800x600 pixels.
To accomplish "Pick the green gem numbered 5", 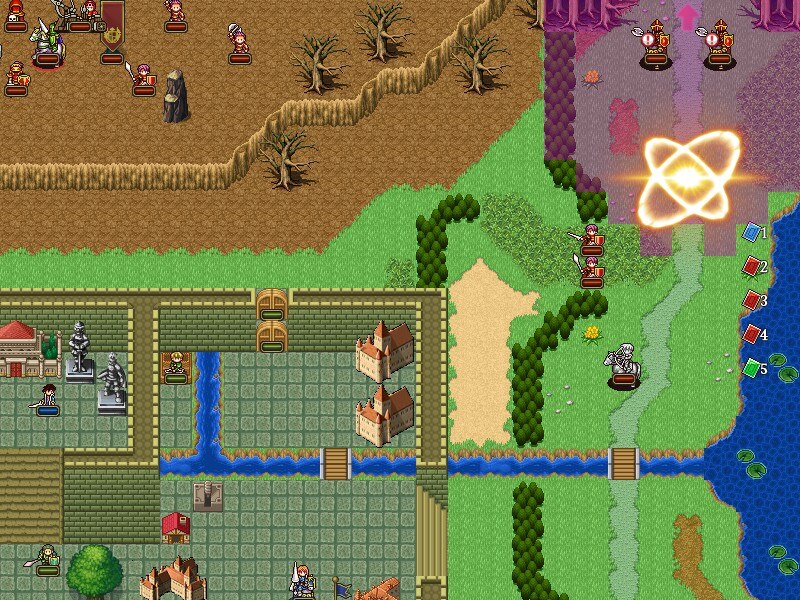I will point(751,369).
